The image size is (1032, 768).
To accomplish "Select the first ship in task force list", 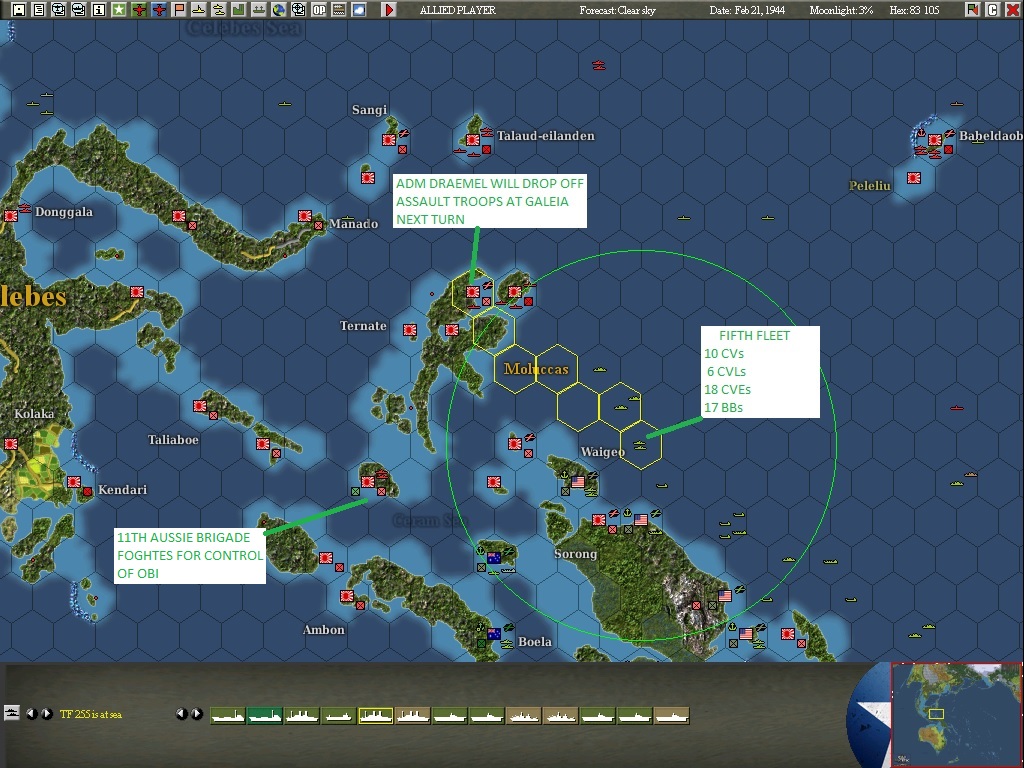I will (x=227, y=715).
